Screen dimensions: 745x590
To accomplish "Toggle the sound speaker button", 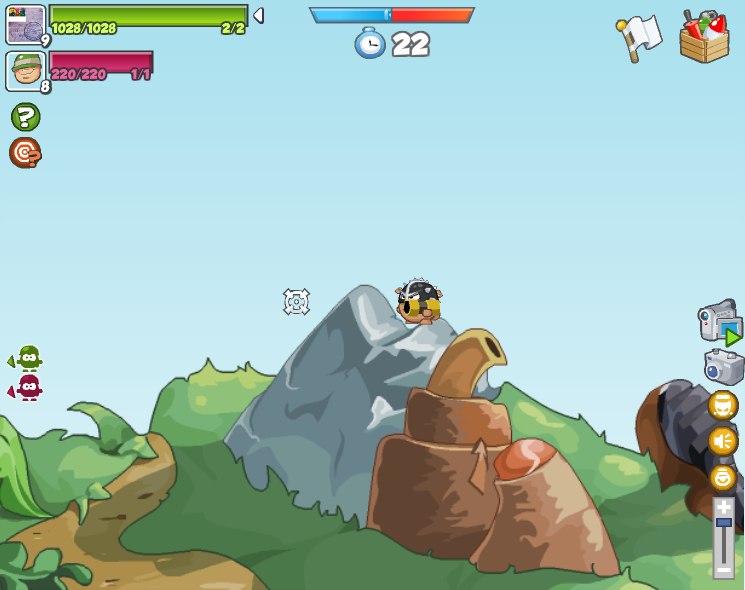I will click(722, 441).
